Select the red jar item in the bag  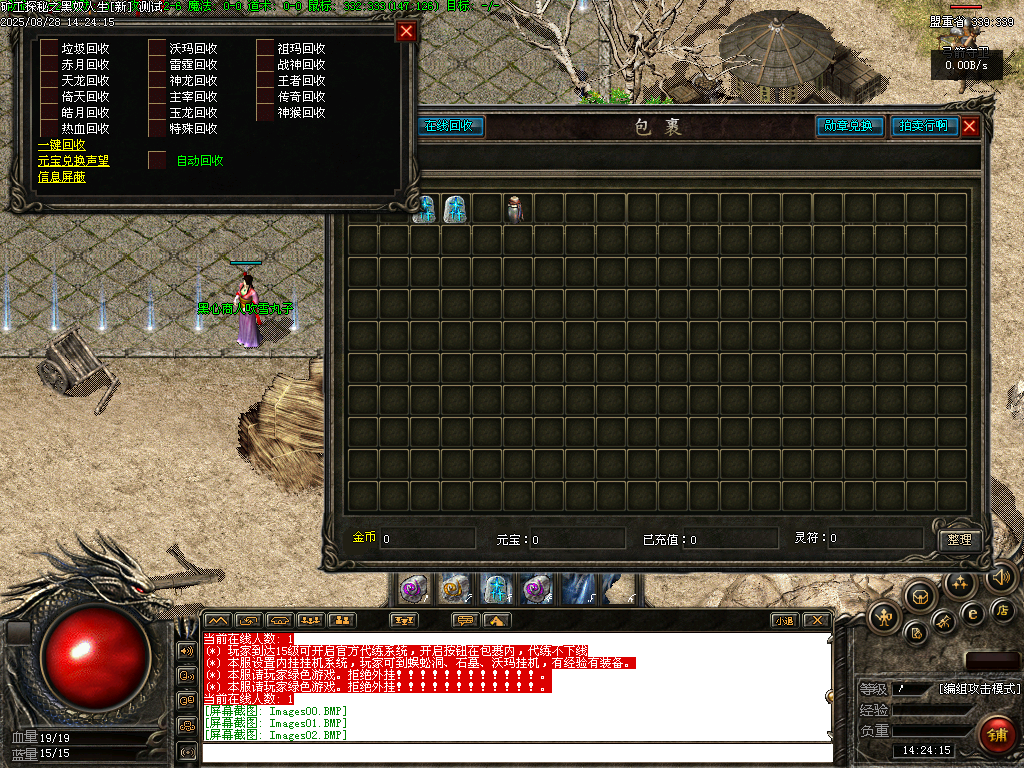pos(515,208)
